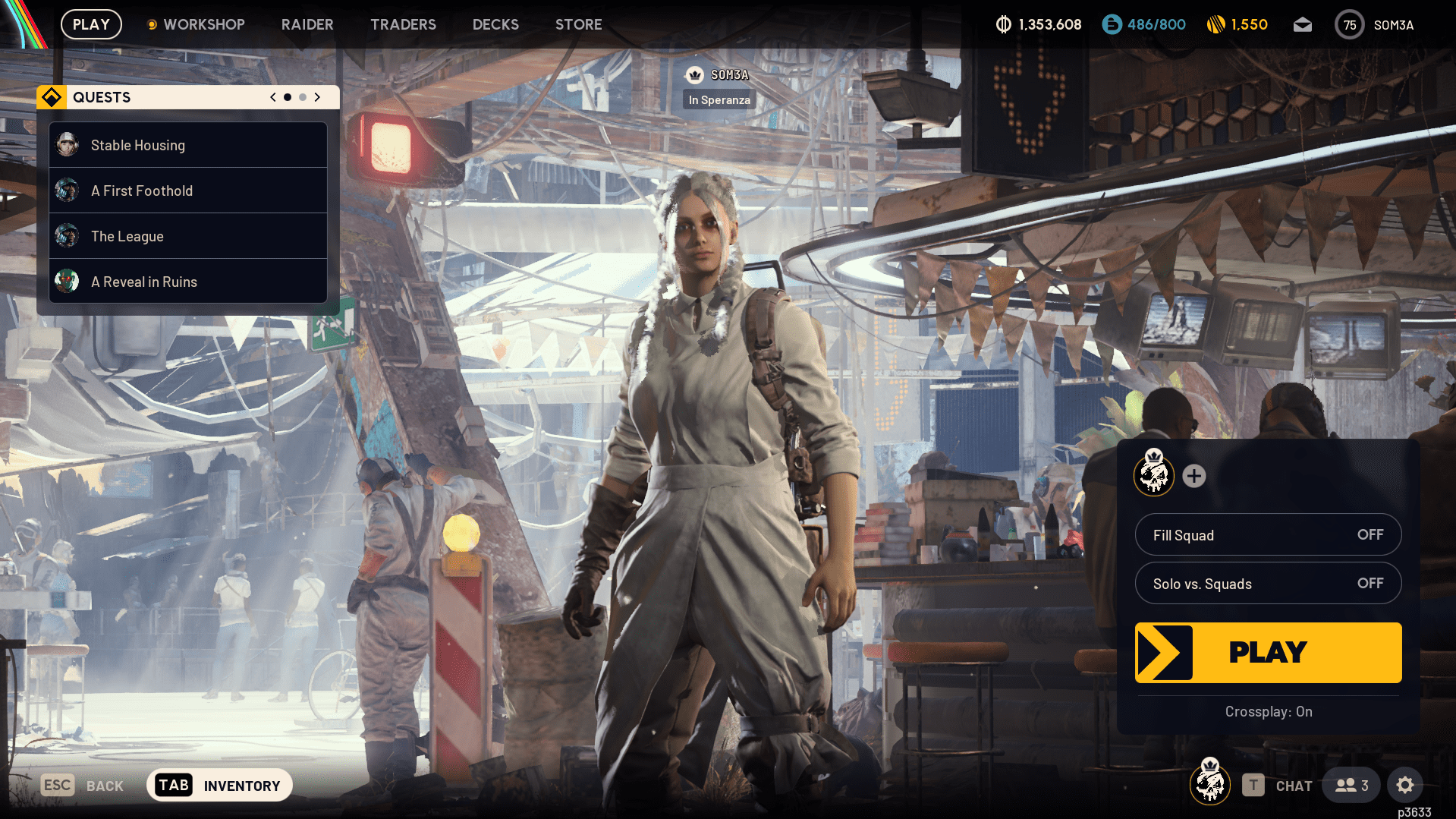
Task: Click left arrow in the Quests header
Action: point(272,97)
